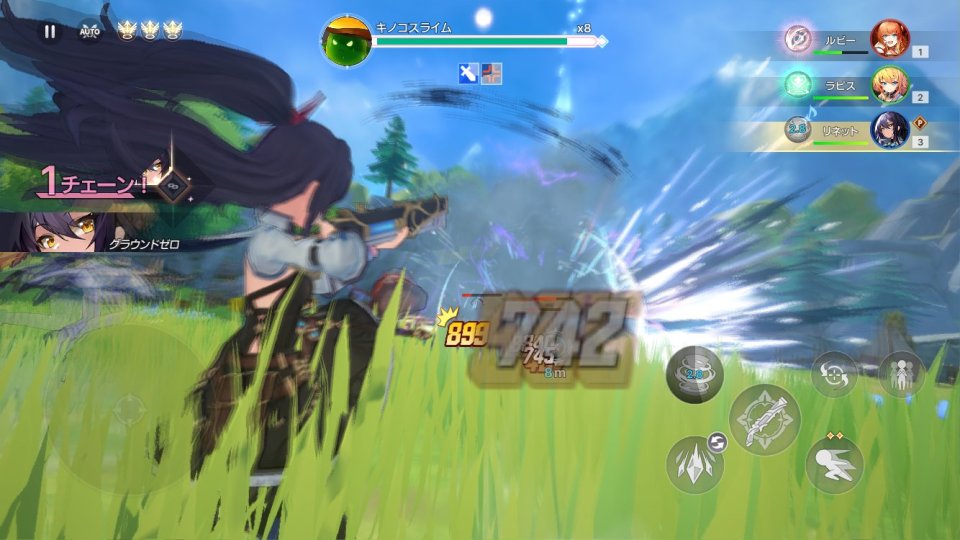Use the basic gun attack button

765,420
